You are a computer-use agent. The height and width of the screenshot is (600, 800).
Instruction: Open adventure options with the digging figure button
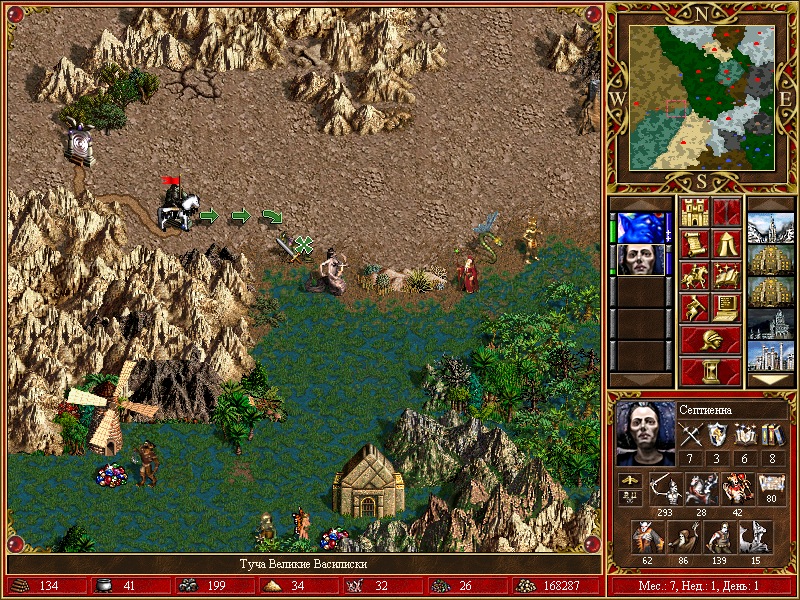pyautogui.click(x=694, y=308)
